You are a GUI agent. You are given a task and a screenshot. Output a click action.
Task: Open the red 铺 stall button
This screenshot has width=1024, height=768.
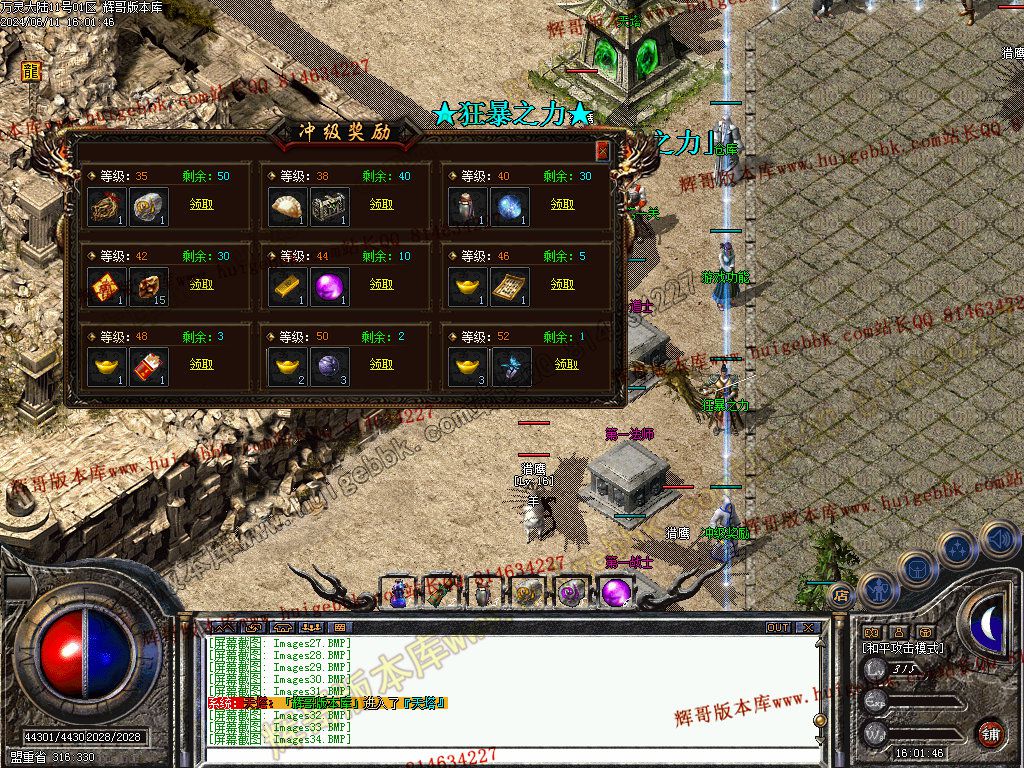(991, 733)
